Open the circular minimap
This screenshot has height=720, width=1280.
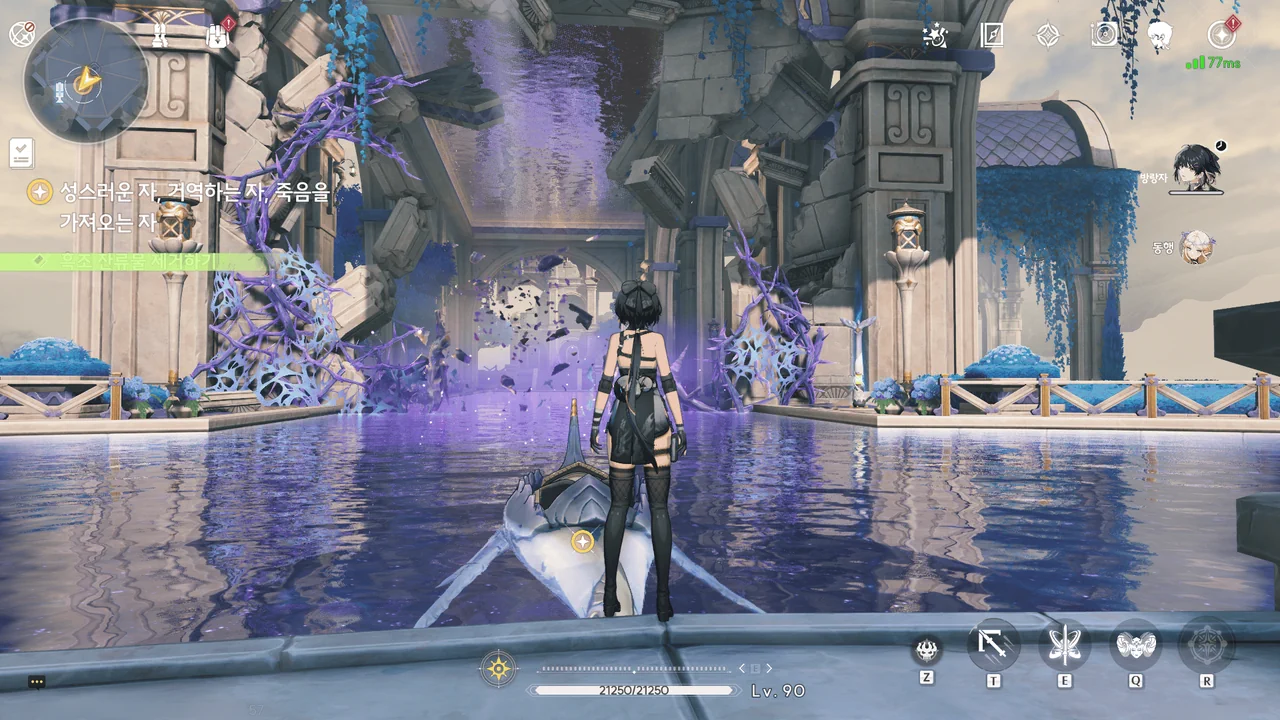click(86, 80)
